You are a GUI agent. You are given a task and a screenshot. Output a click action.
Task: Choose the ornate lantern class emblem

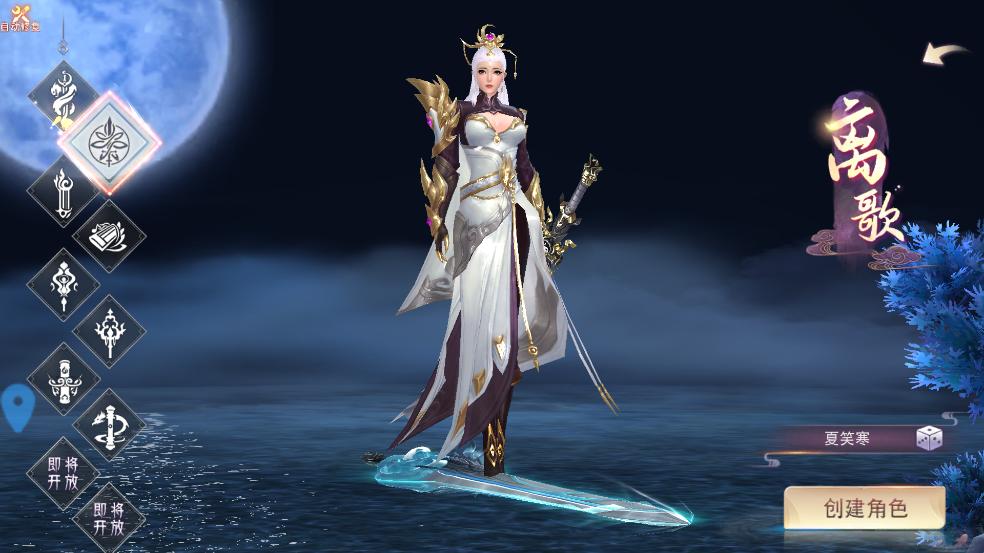coord(63,284)
